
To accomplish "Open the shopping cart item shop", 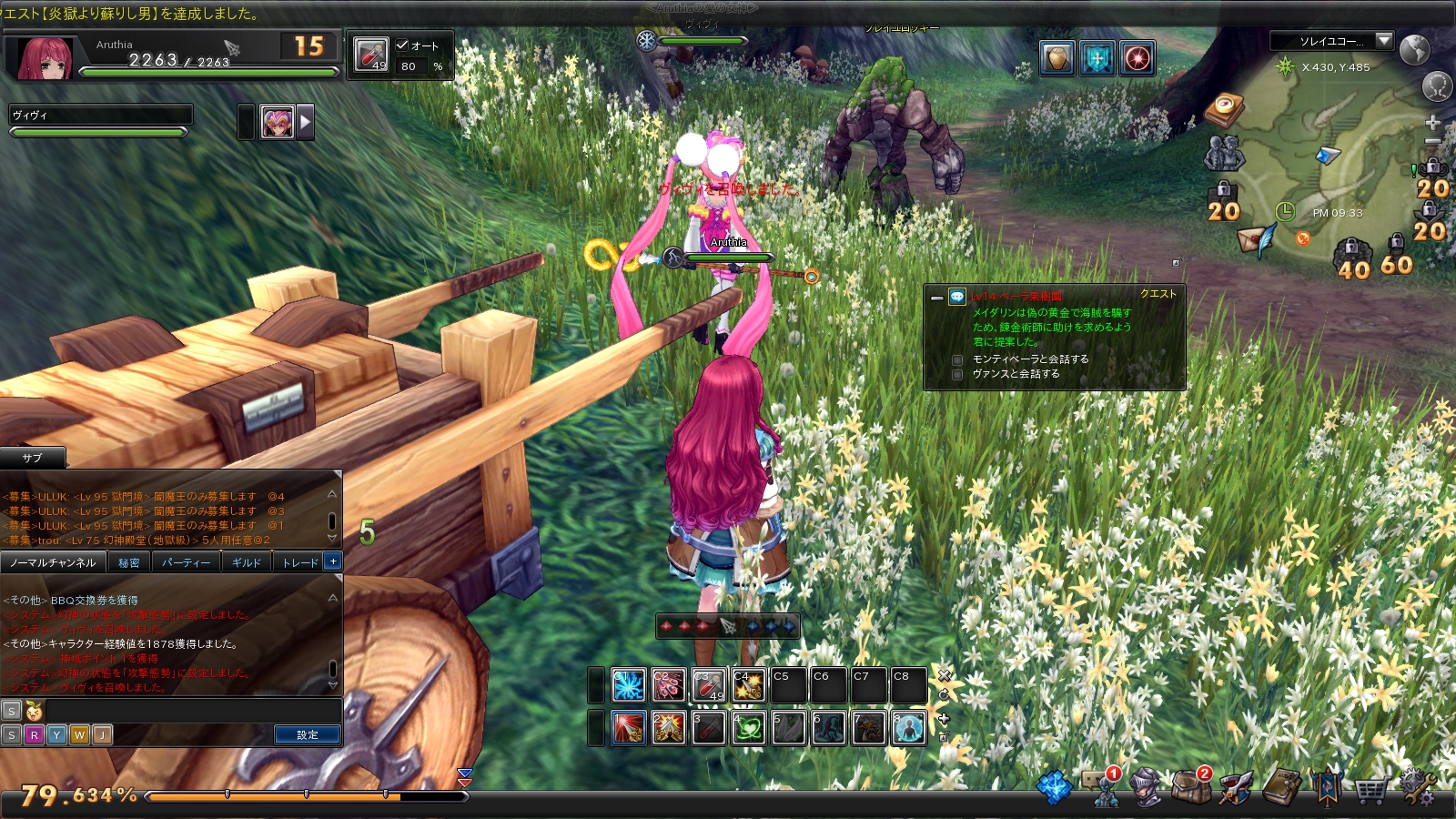I will pos(1371,788).
